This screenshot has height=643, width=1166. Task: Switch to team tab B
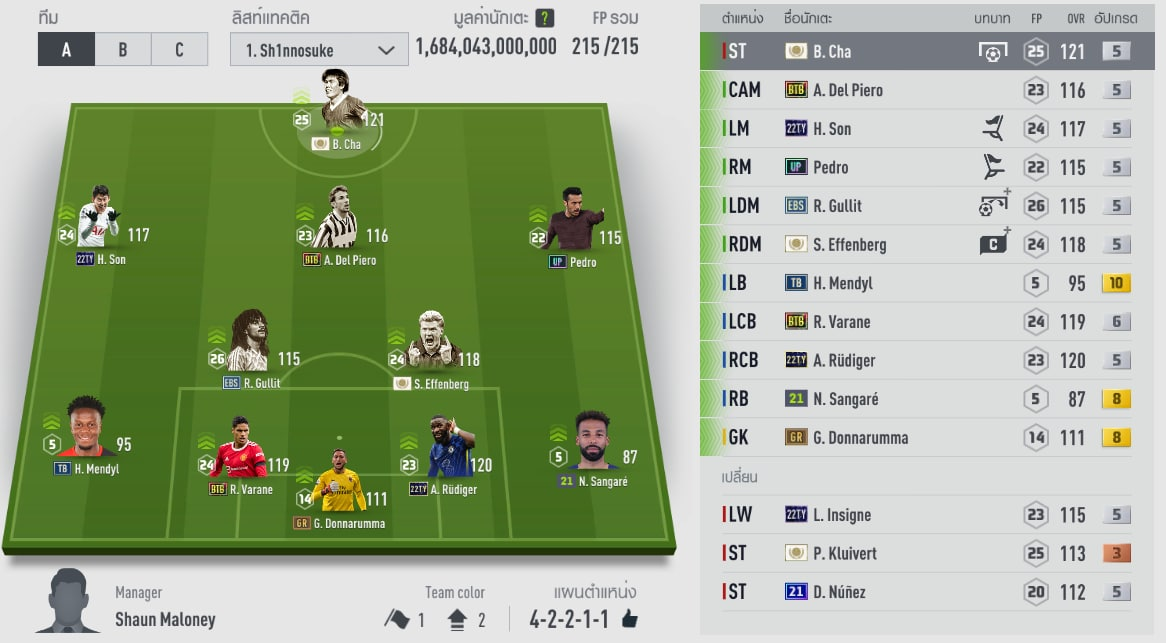(123, 49)
